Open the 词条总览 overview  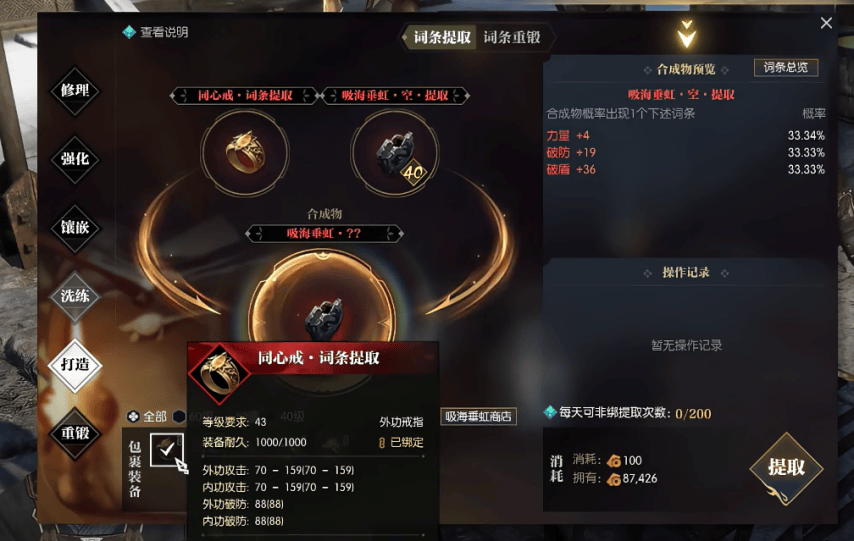(x=785, y=68)
